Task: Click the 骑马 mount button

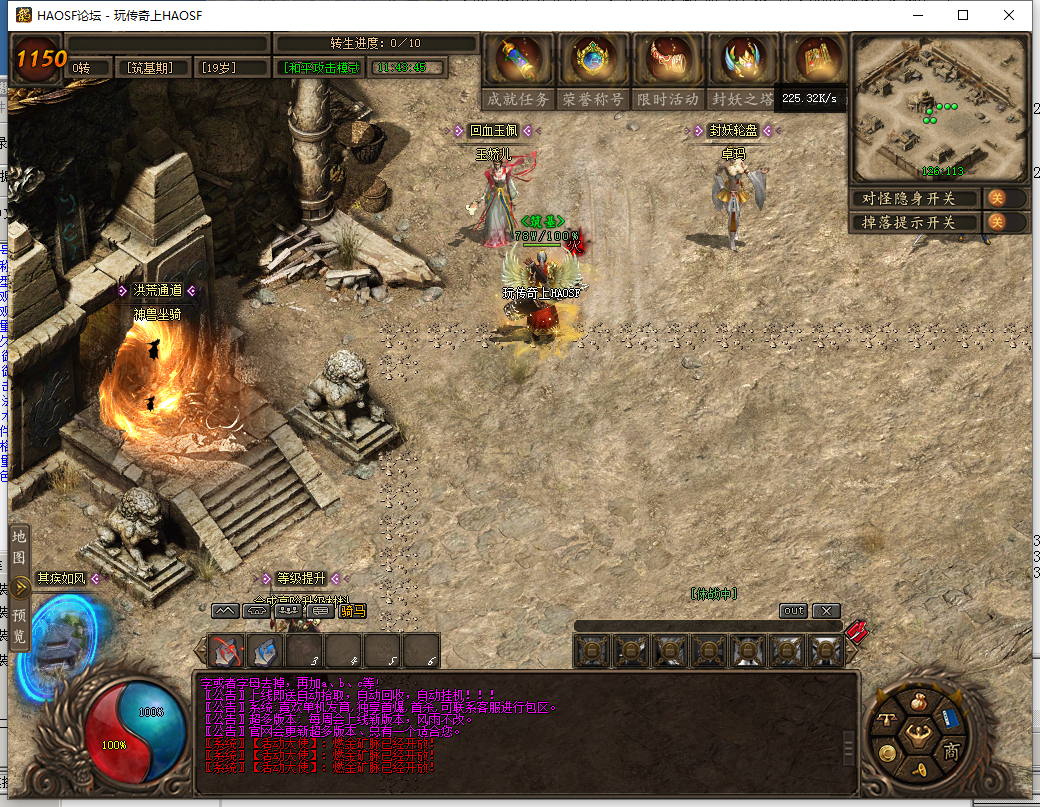Action: (x=352, y=611)
